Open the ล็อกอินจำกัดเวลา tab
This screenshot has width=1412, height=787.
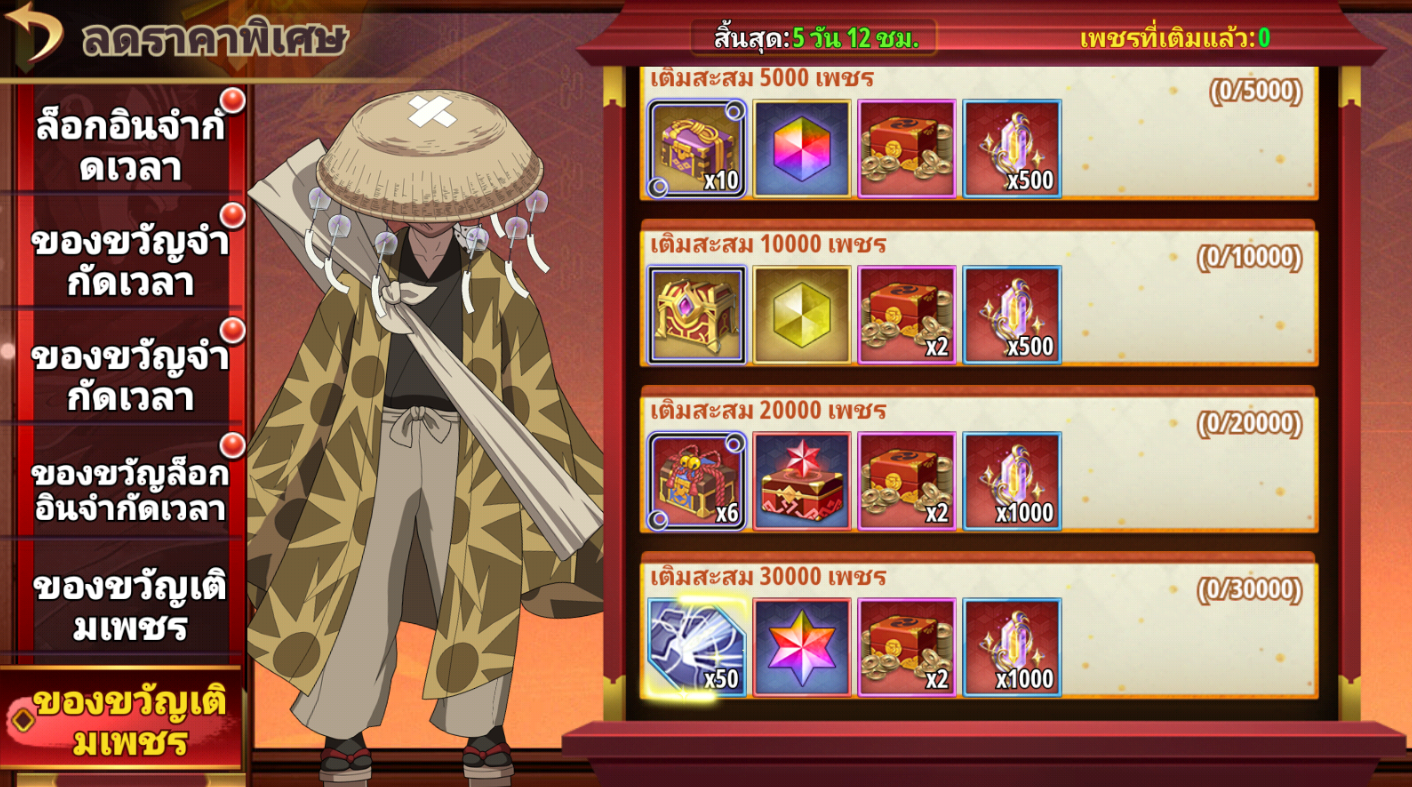point(130,146)
